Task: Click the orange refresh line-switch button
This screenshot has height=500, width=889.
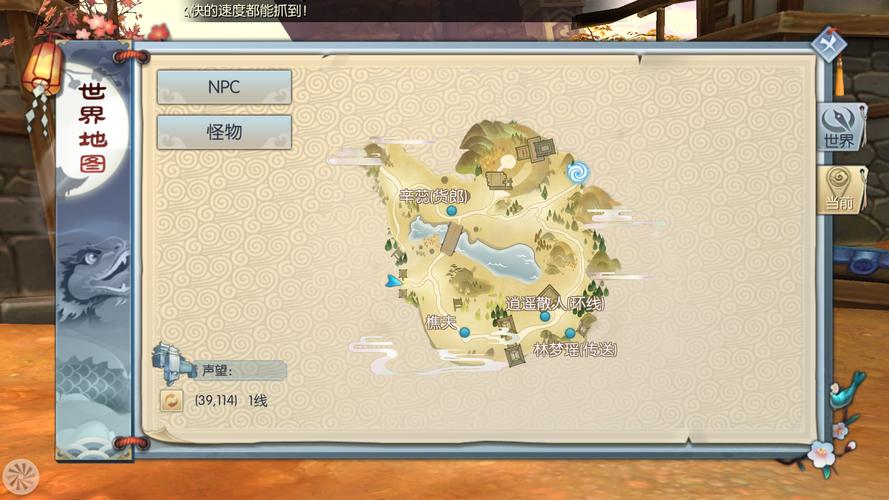Action: 172,401
